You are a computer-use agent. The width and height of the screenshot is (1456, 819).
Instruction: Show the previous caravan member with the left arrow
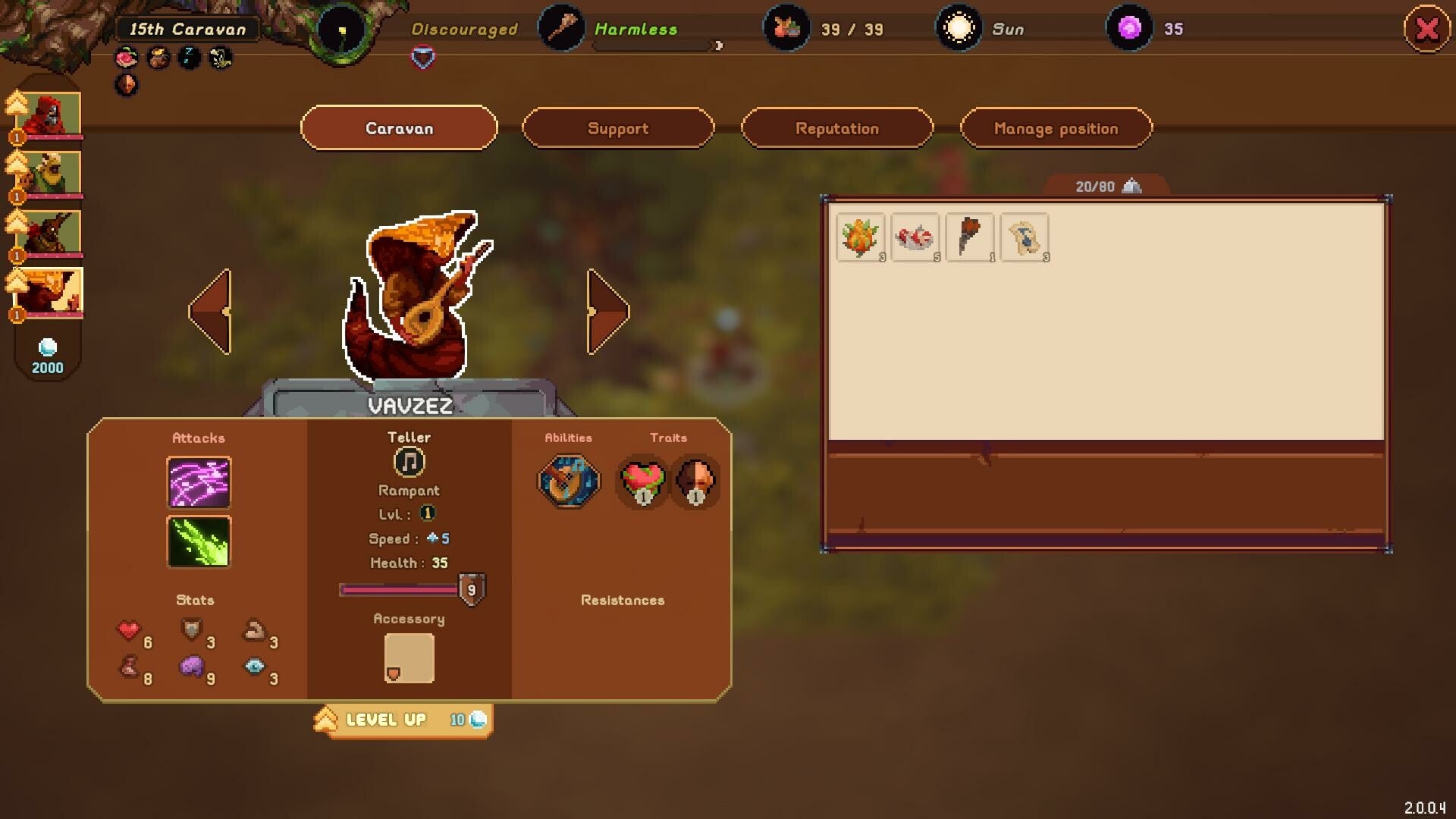tap(210, 312)
